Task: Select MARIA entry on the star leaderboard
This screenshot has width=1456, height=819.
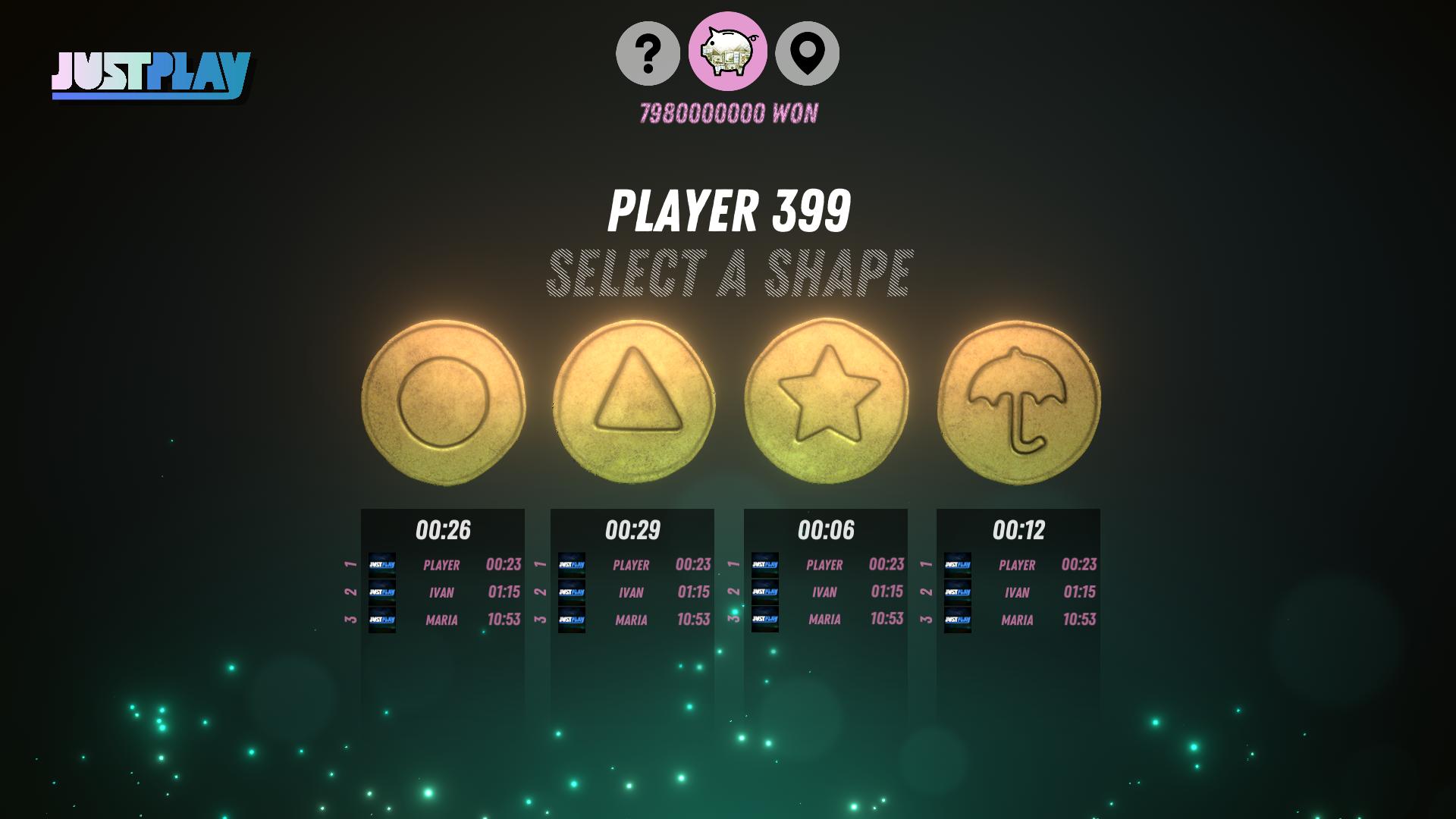Action: (827, 620)
